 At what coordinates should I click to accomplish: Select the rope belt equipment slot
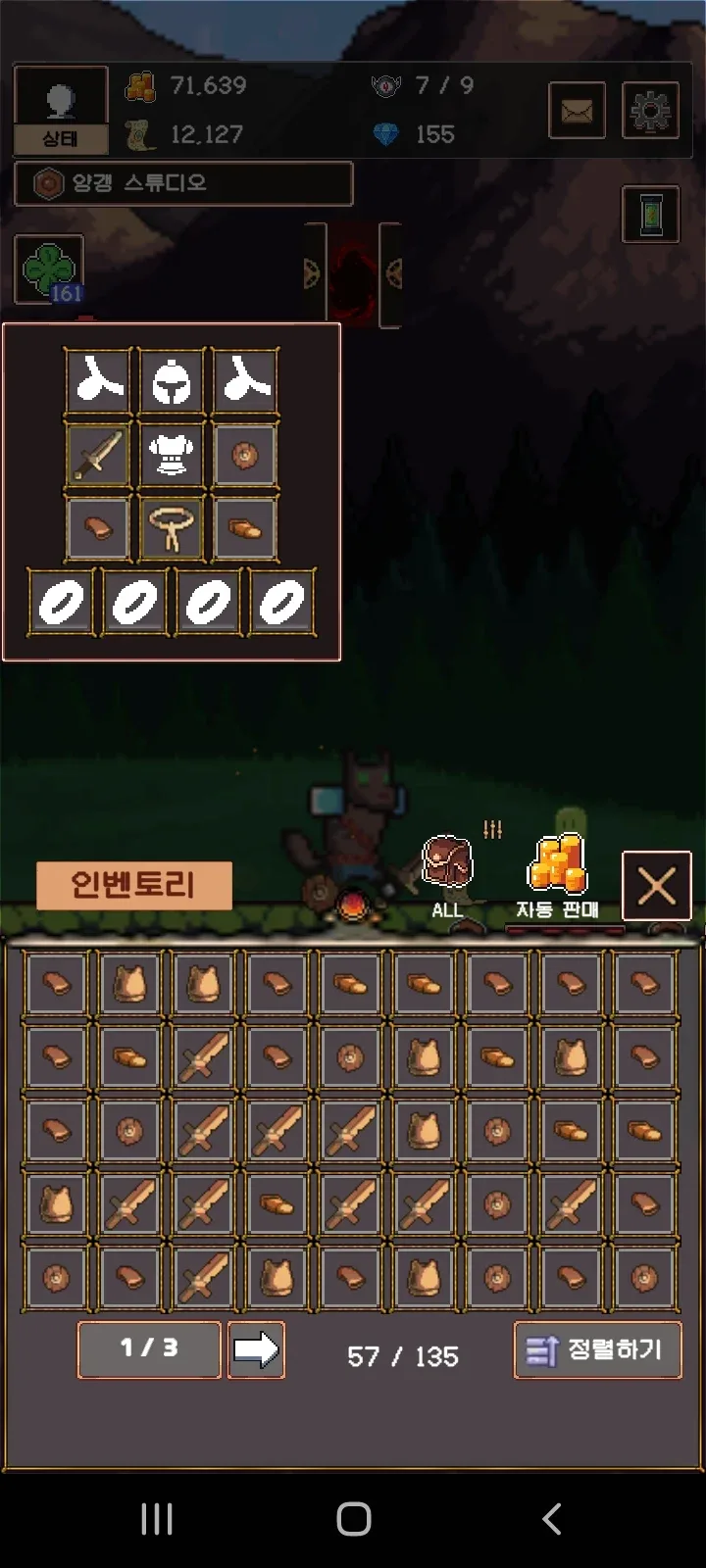click(x=172, y=528)
